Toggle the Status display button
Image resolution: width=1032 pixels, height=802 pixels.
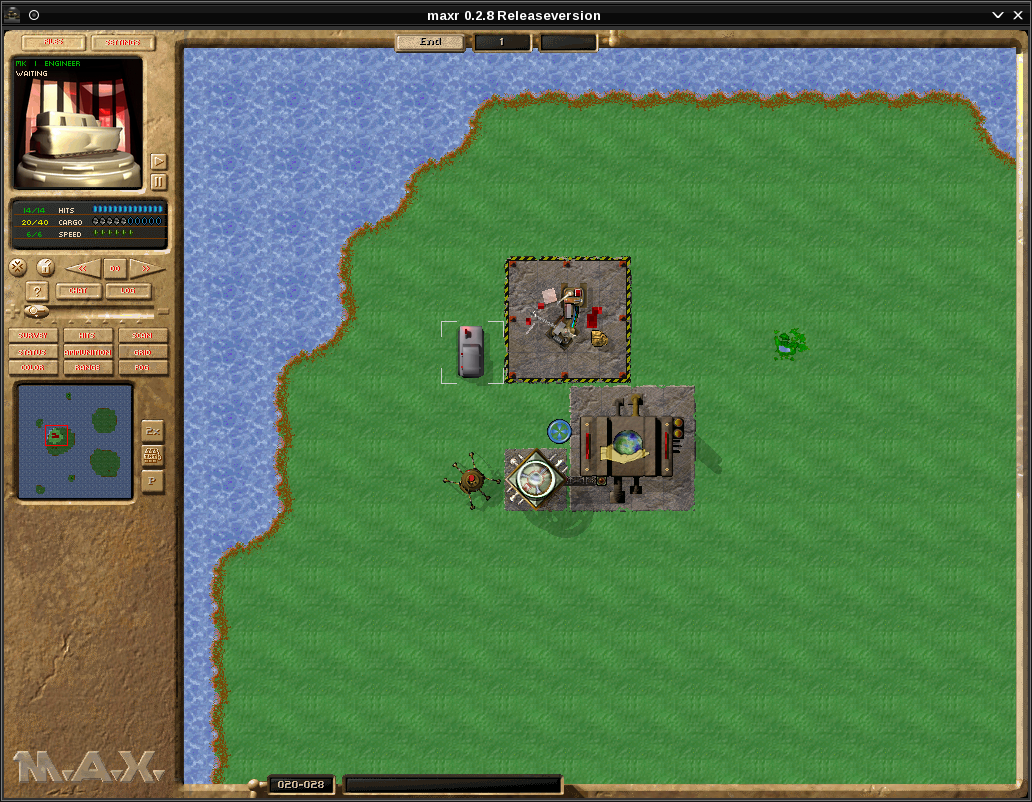pos(32,352)
